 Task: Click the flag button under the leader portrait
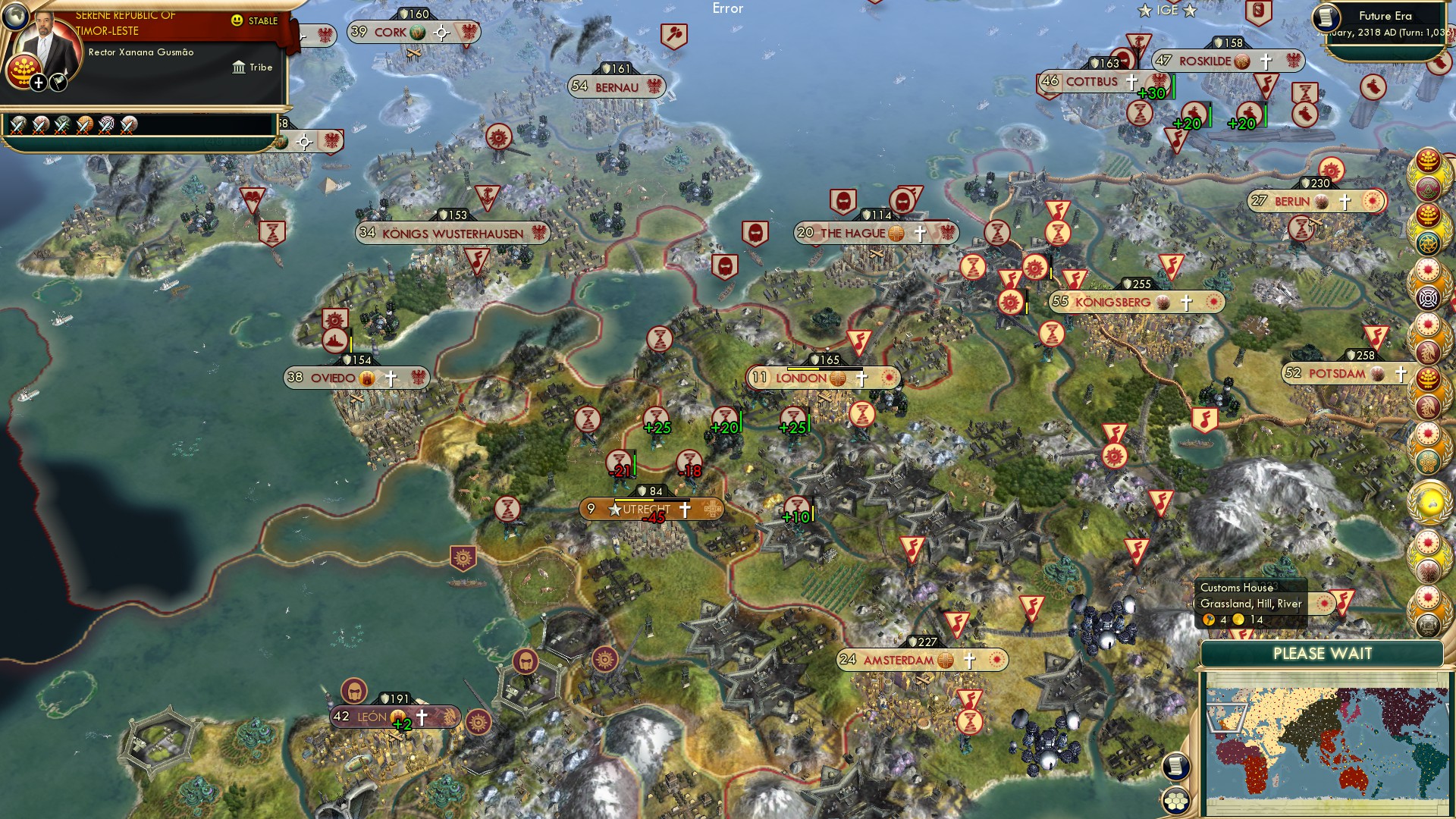(58, 82)
